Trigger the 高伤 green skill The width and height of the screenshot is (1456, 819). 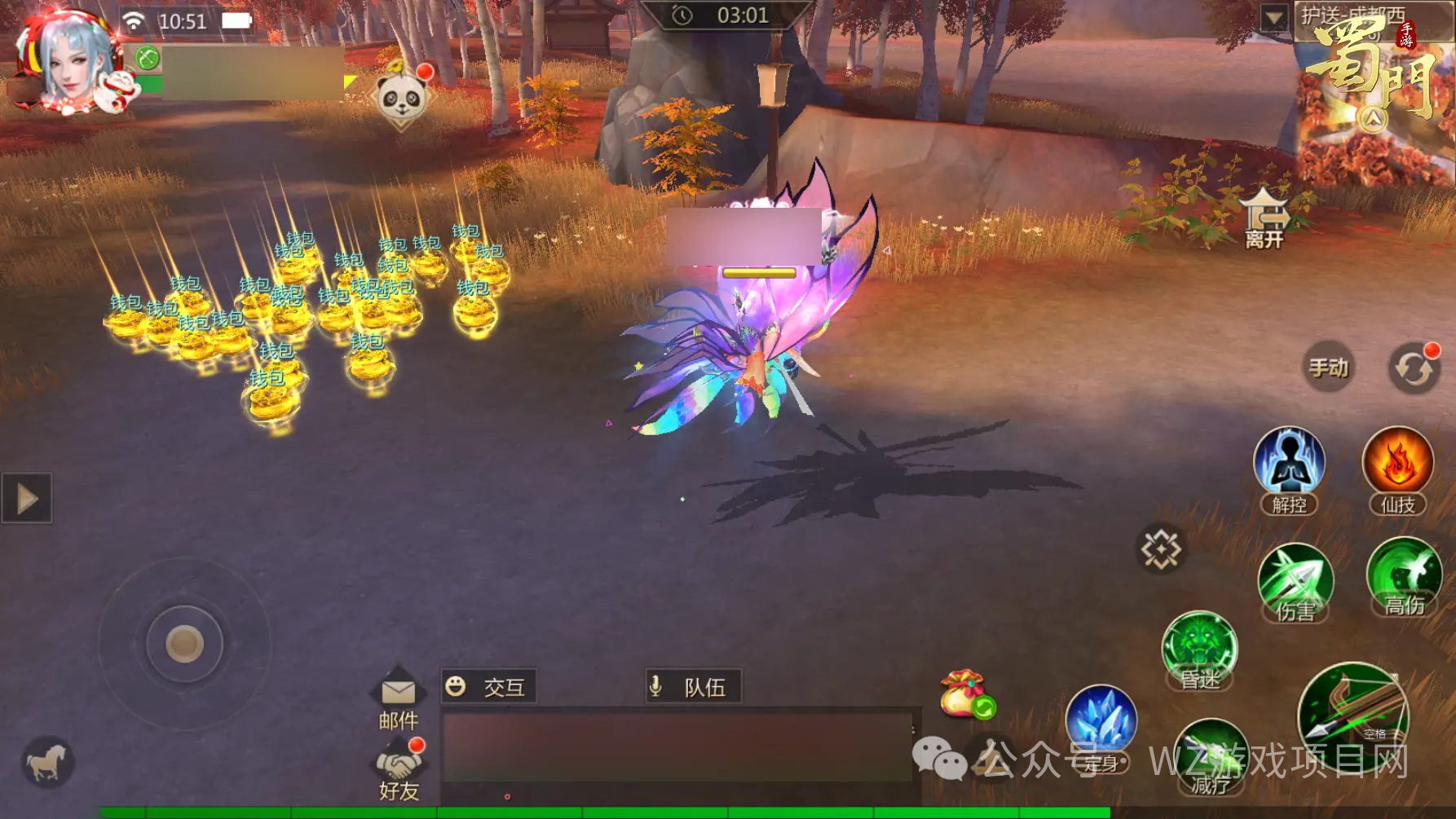(1404, 575)
